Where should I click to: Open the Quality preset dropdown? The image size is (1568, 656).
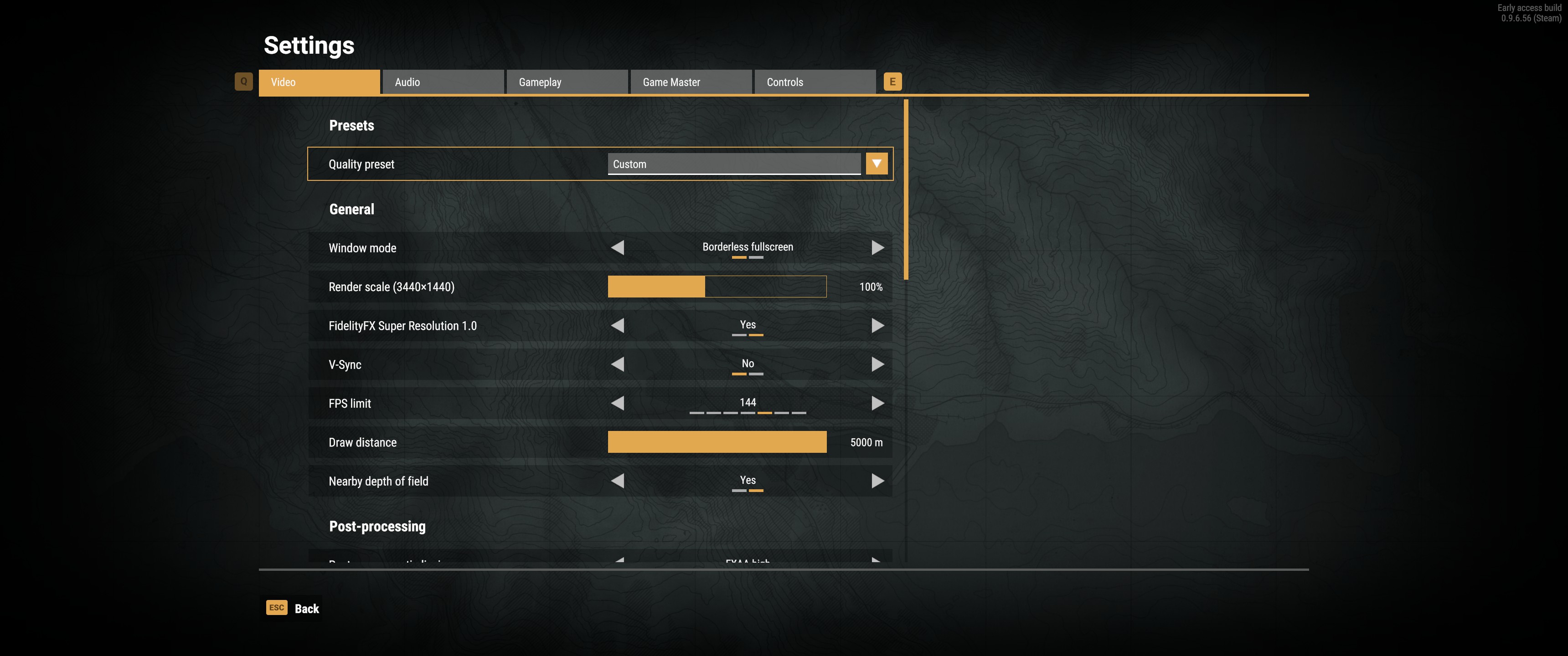877,164
